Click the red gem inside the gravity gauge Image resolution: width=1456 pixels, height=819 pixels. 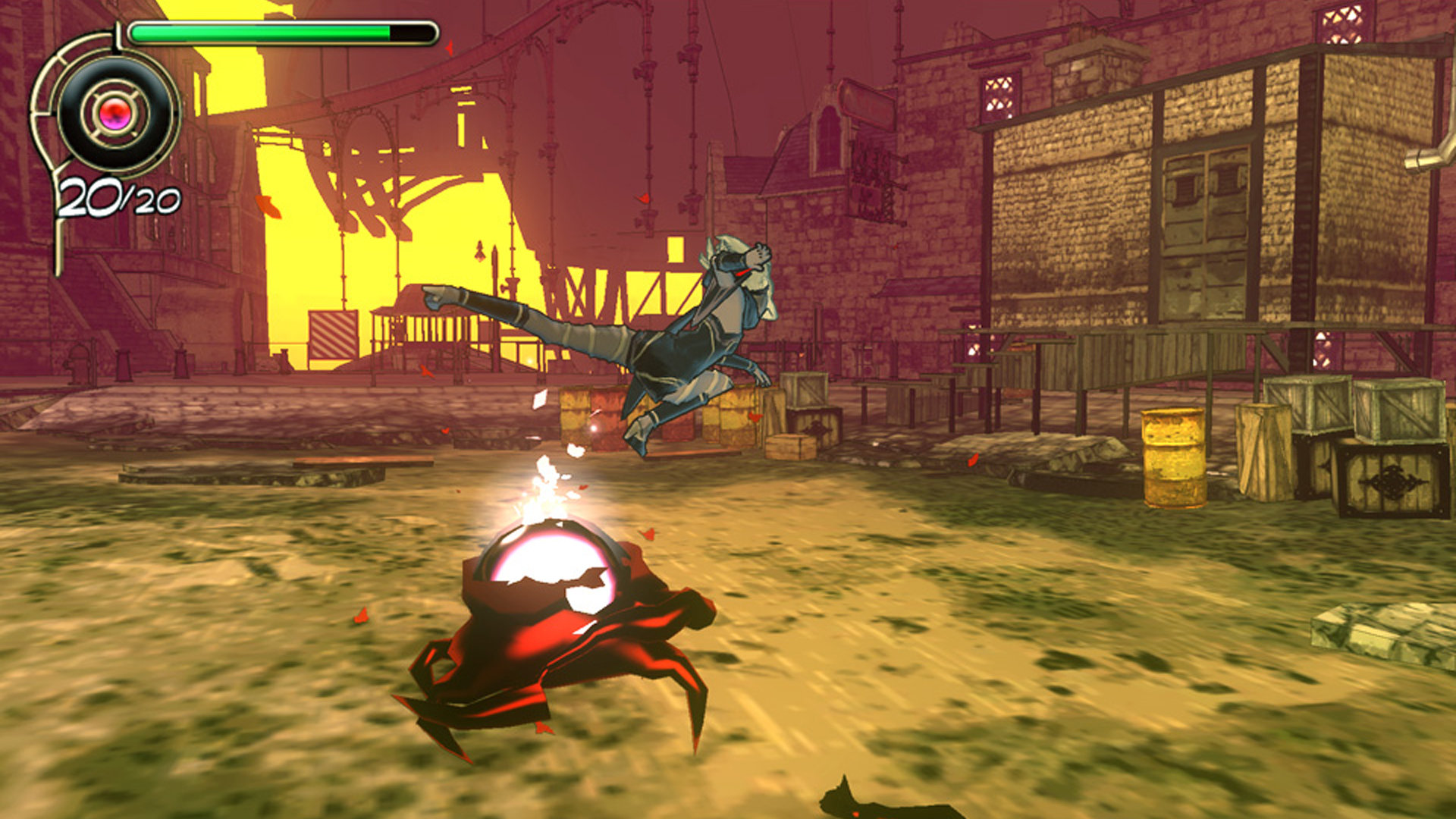[x=112, y=112]
